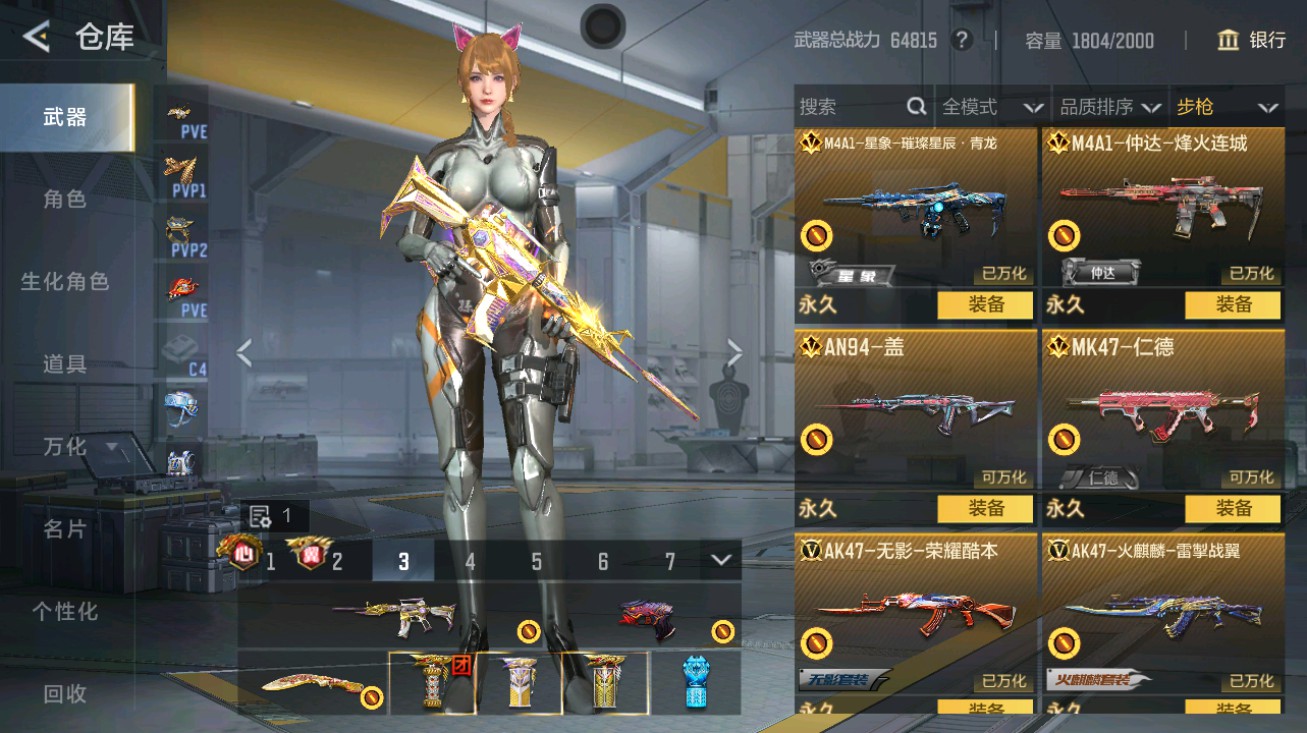
Task: Switch to the 角色 tab
Action: point(65,199)
